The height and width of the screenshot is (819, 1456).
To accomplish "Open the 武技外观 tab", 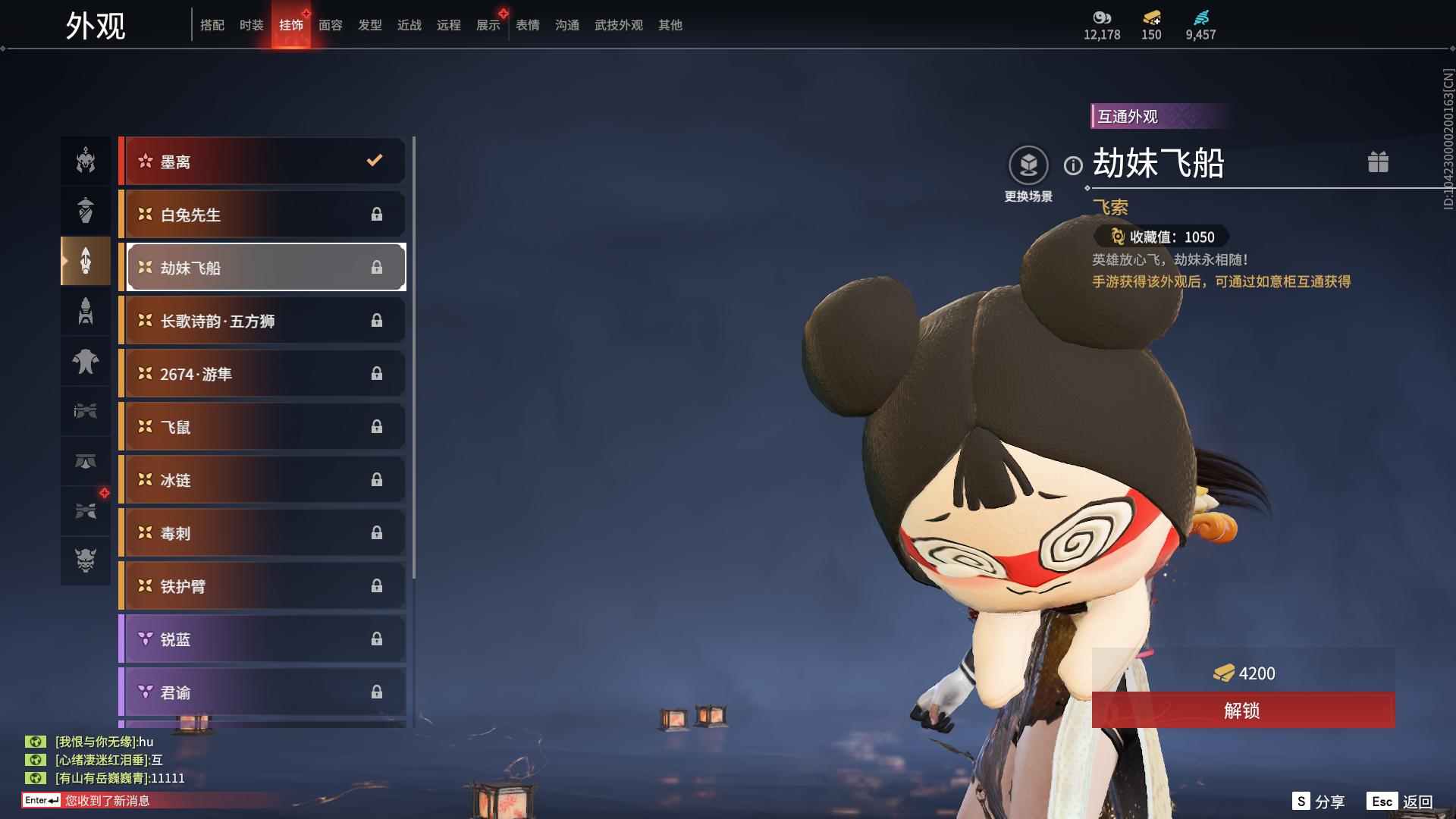I will coord(619,25).
